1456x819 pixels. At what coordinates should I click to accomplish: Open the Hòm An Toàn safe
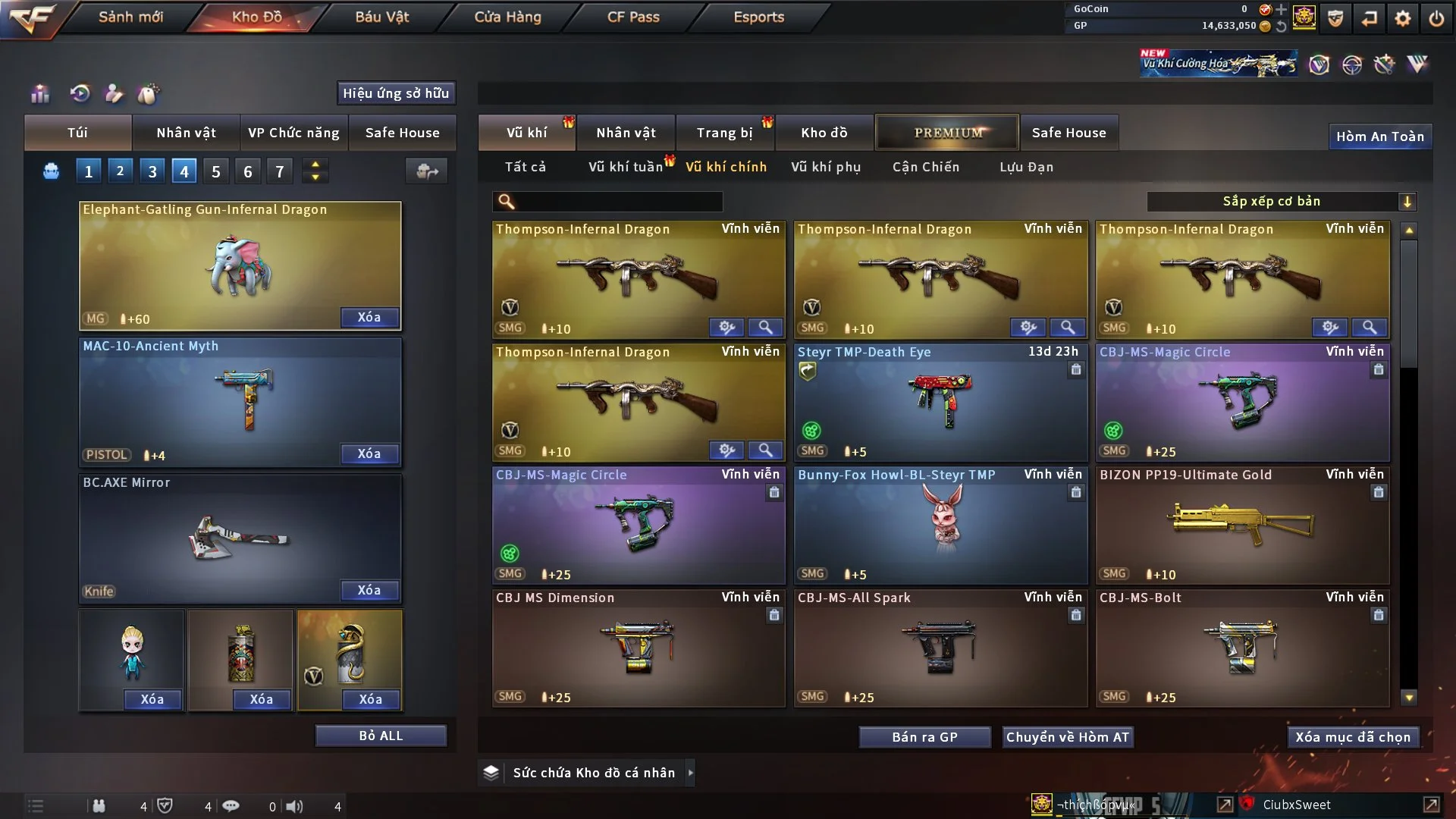(x=1379, y=136)
